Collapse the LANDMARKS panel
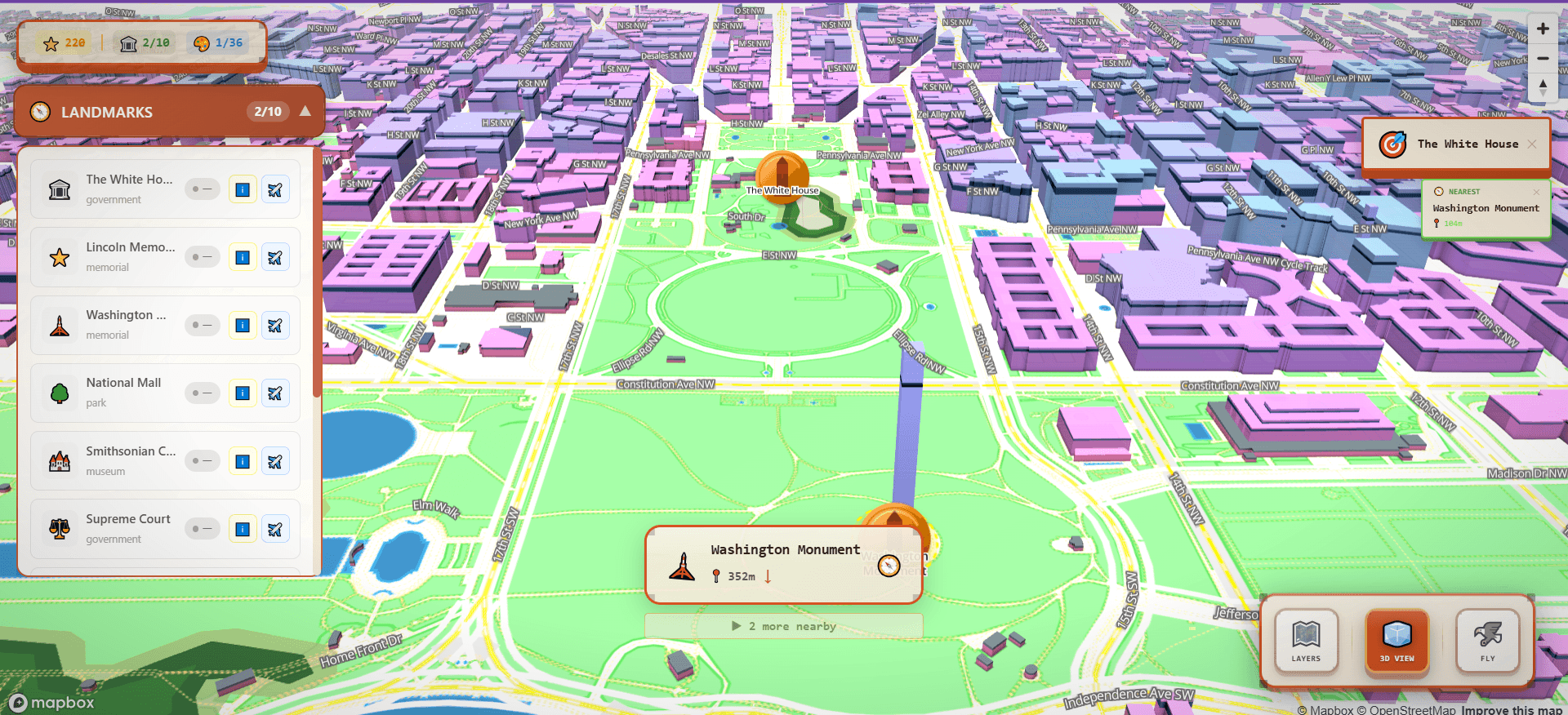This screenshot has width=1568, height=715. coord(303,112)
